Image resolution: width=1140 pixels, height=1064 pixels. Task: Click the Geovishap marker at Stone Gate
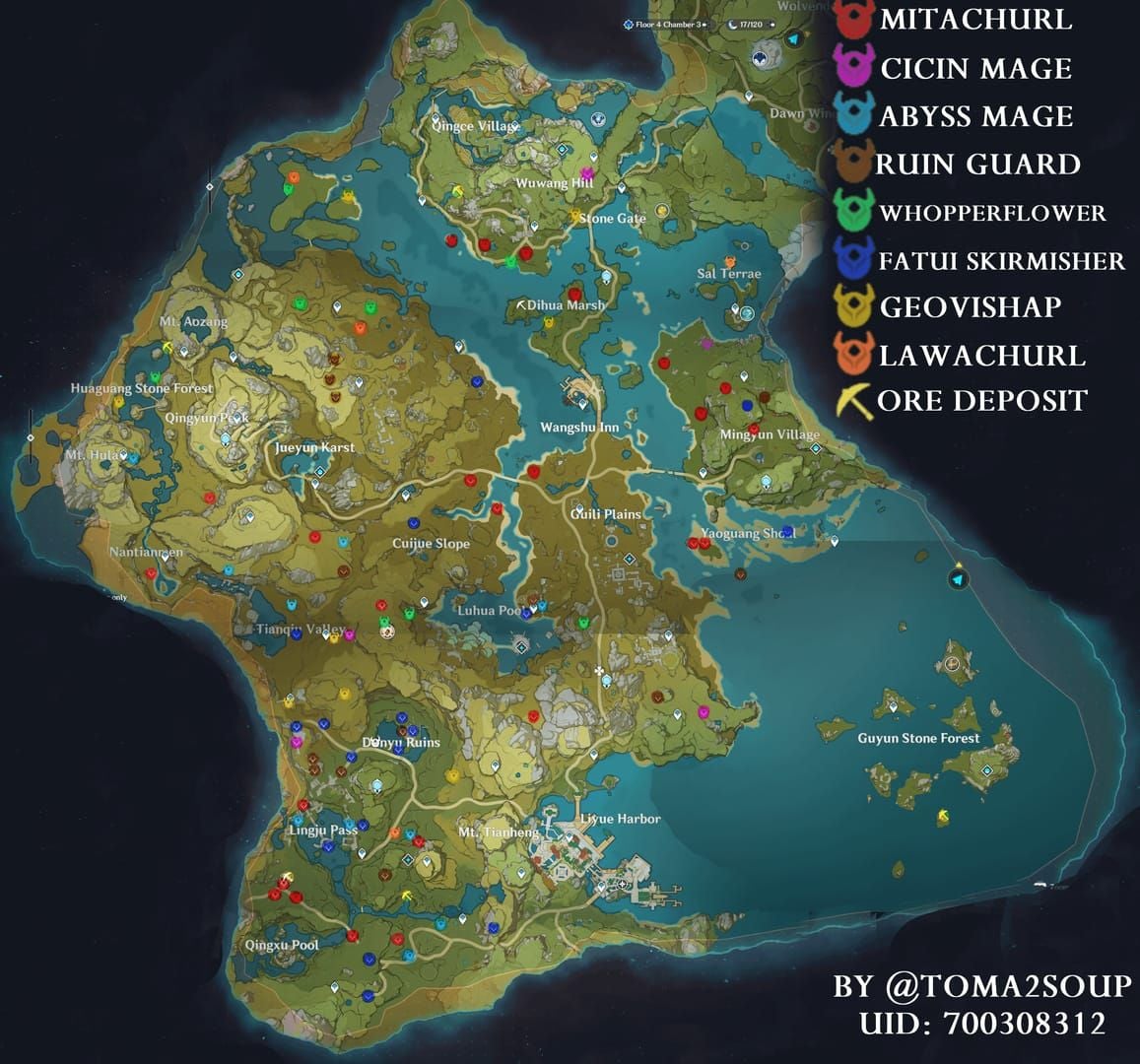coord(574,214)
